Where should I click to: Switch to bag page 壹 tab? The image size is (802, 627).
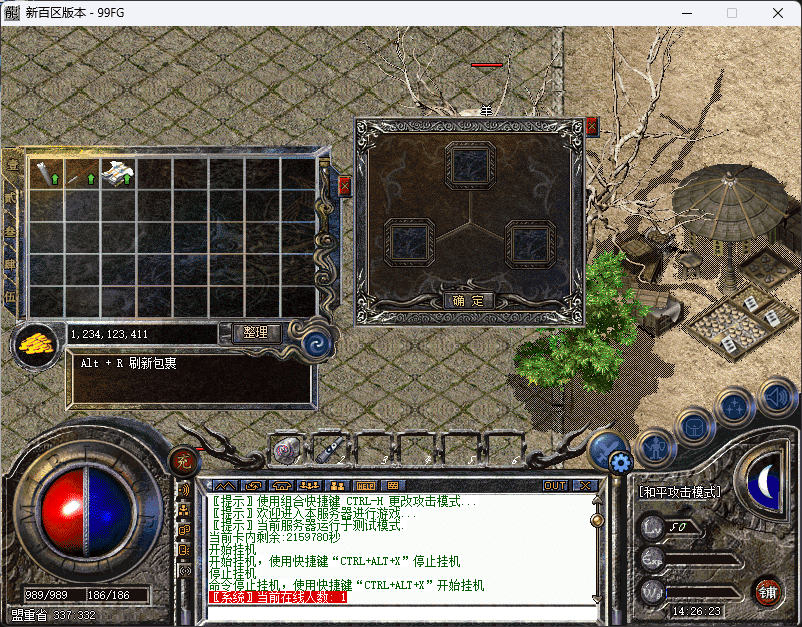click(12, 167)
